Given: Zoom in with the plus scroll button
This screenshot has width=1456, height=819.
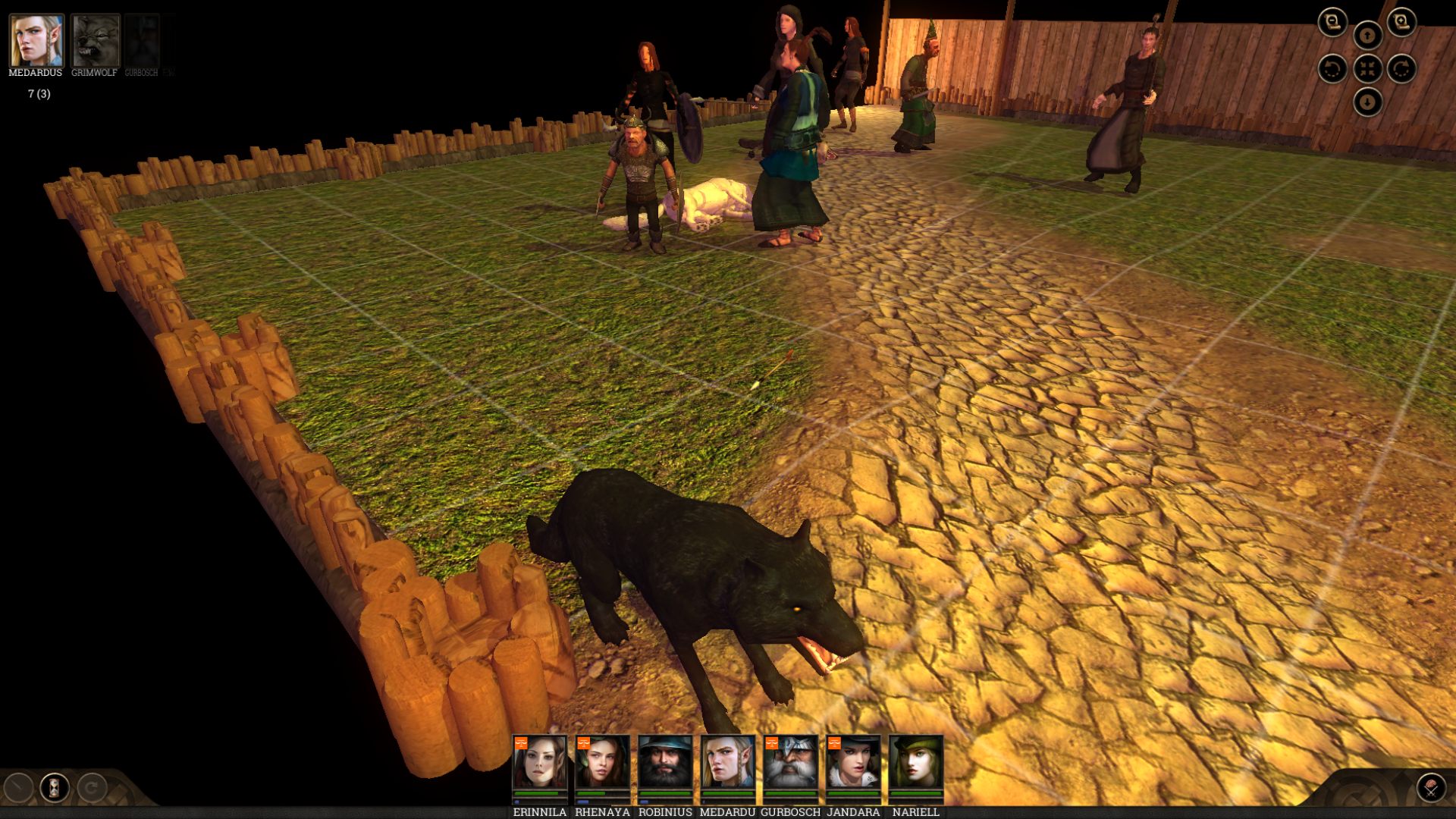Looking at the screenshot, I should pyautogui.click(x=1401, y=22).
